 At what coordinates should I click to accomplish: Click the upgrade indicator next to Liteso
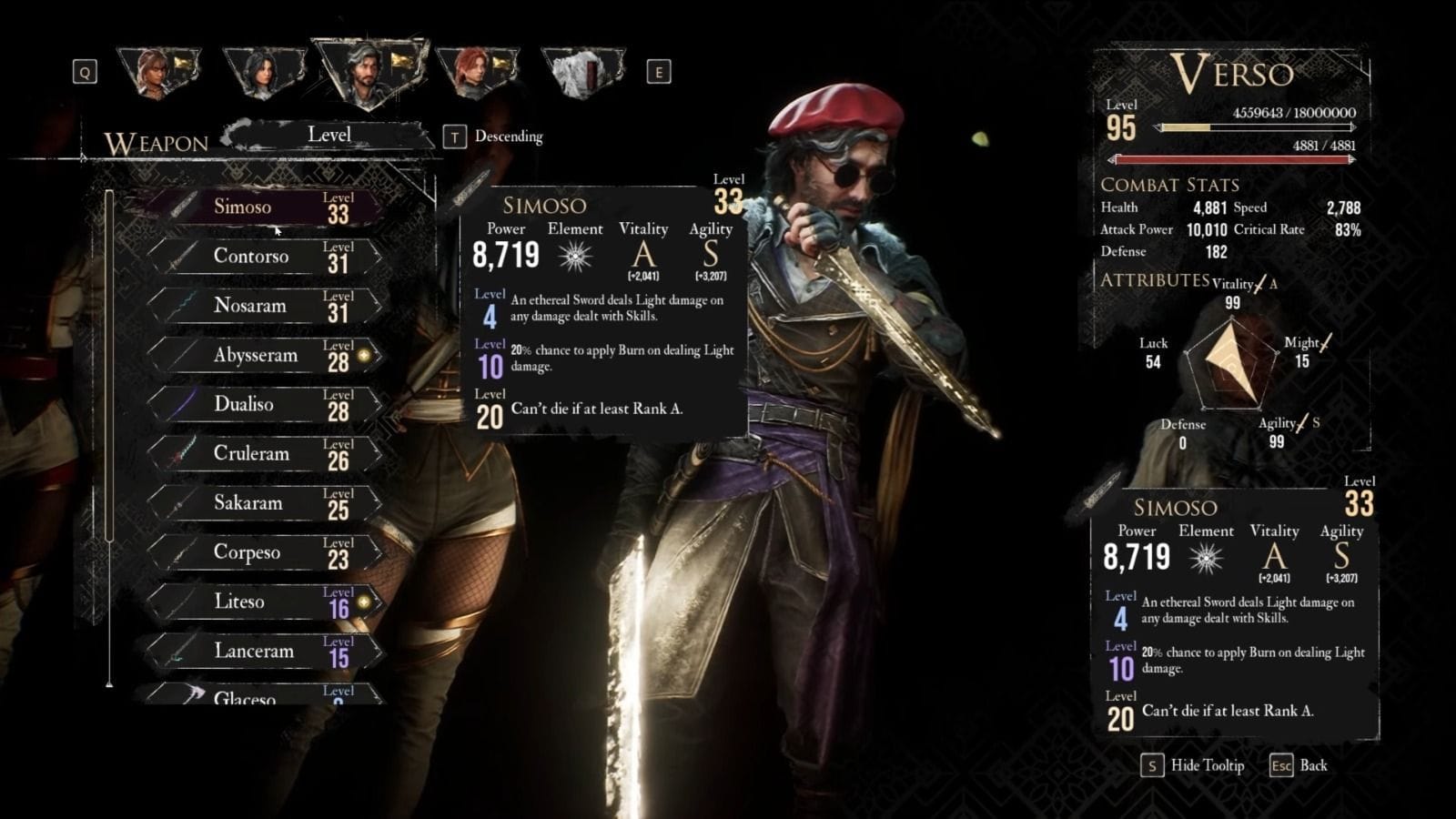363,602
